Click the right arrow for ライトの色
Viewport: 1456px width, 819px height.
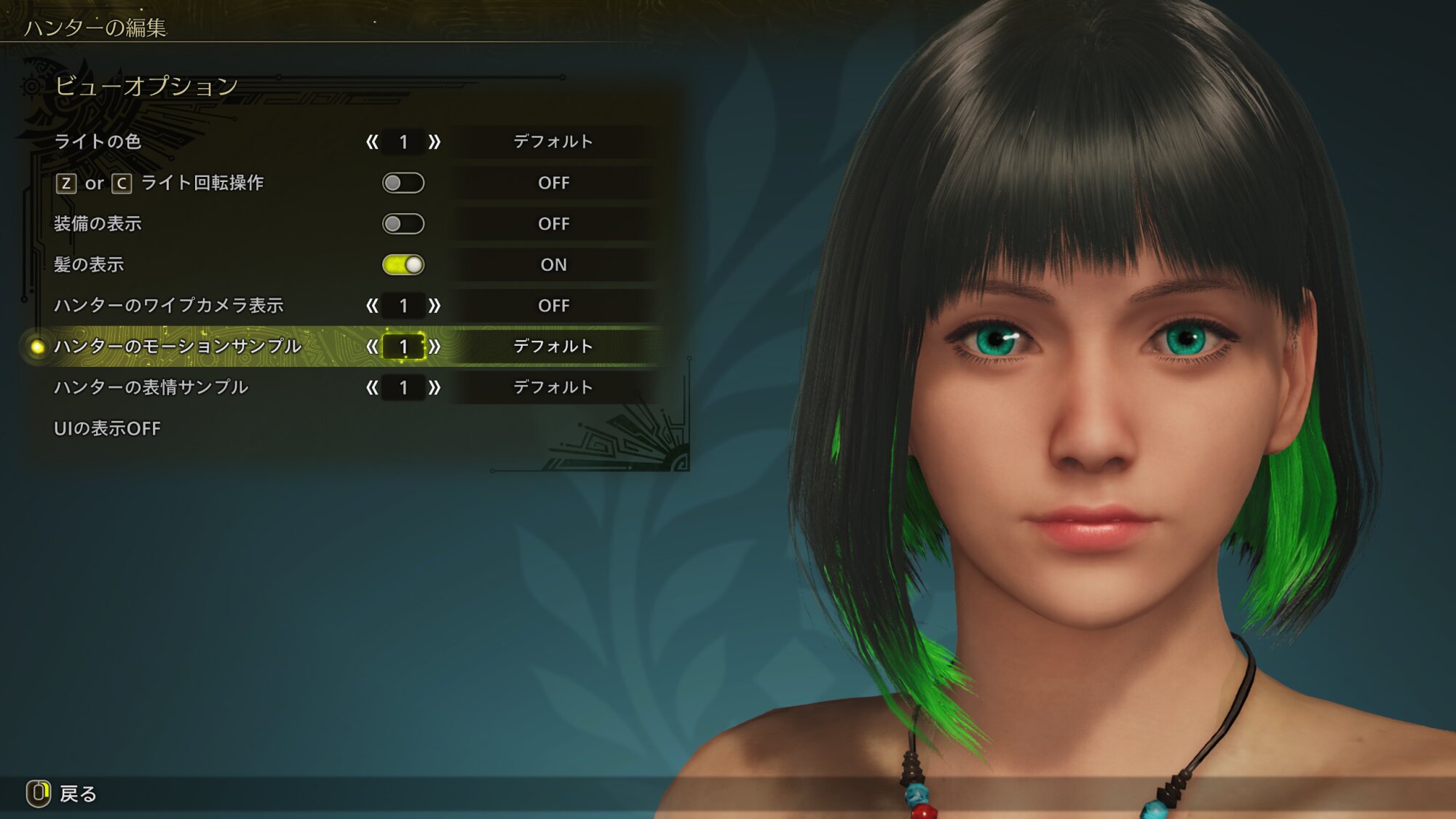[435, 142]
